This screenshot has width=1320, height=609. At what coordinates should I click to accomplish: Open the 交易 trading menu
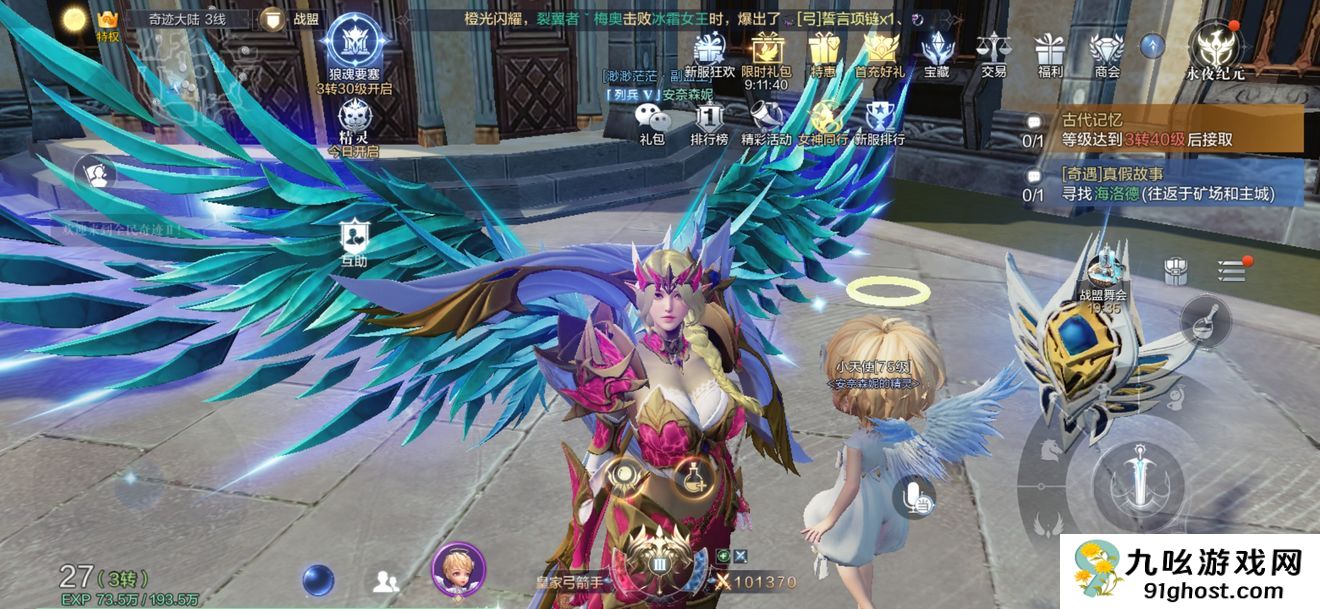tap(993, 52)
